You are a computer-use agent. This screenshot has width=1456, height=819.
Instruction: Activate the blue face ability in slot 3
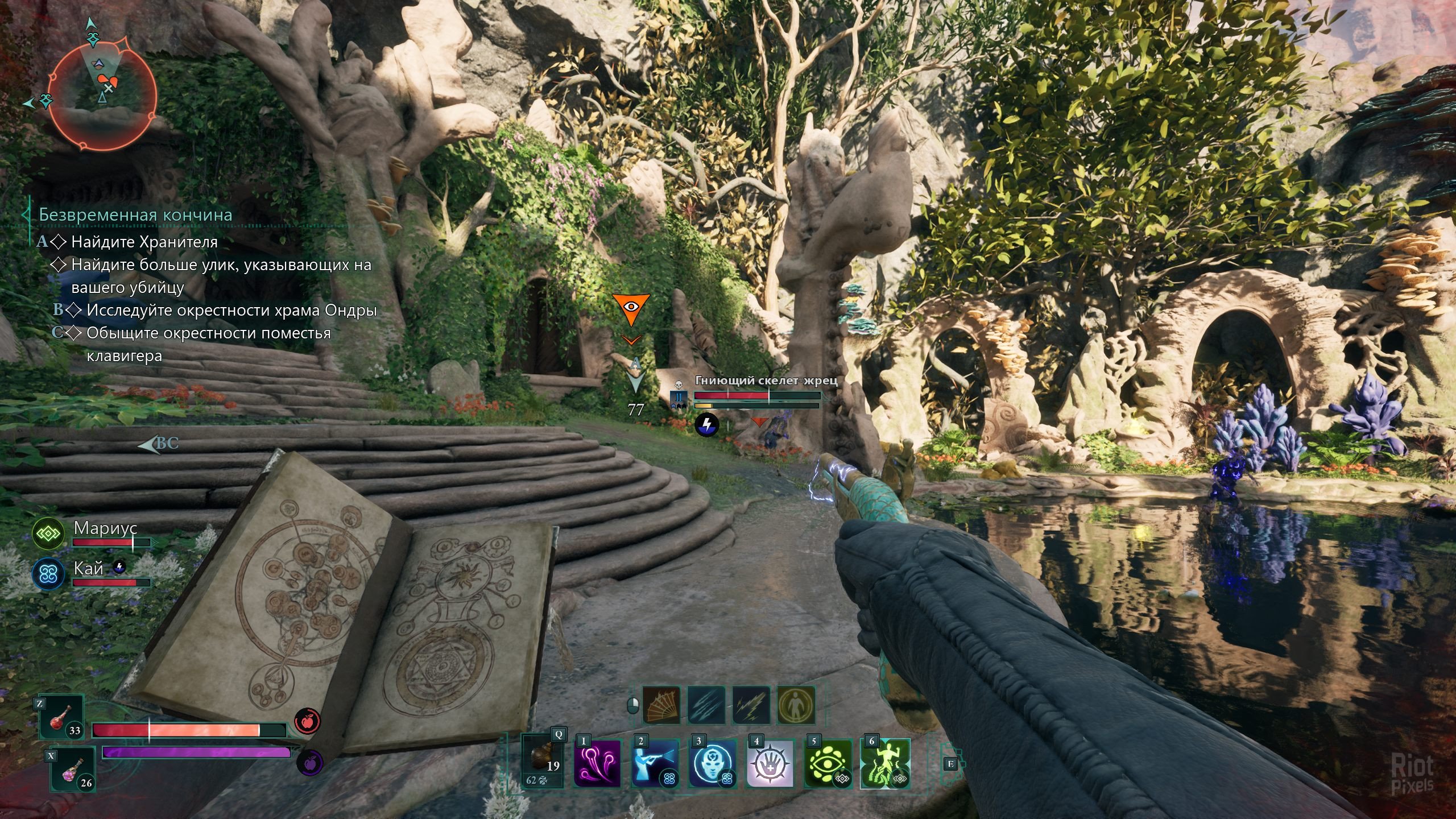[x=712, y=764]
